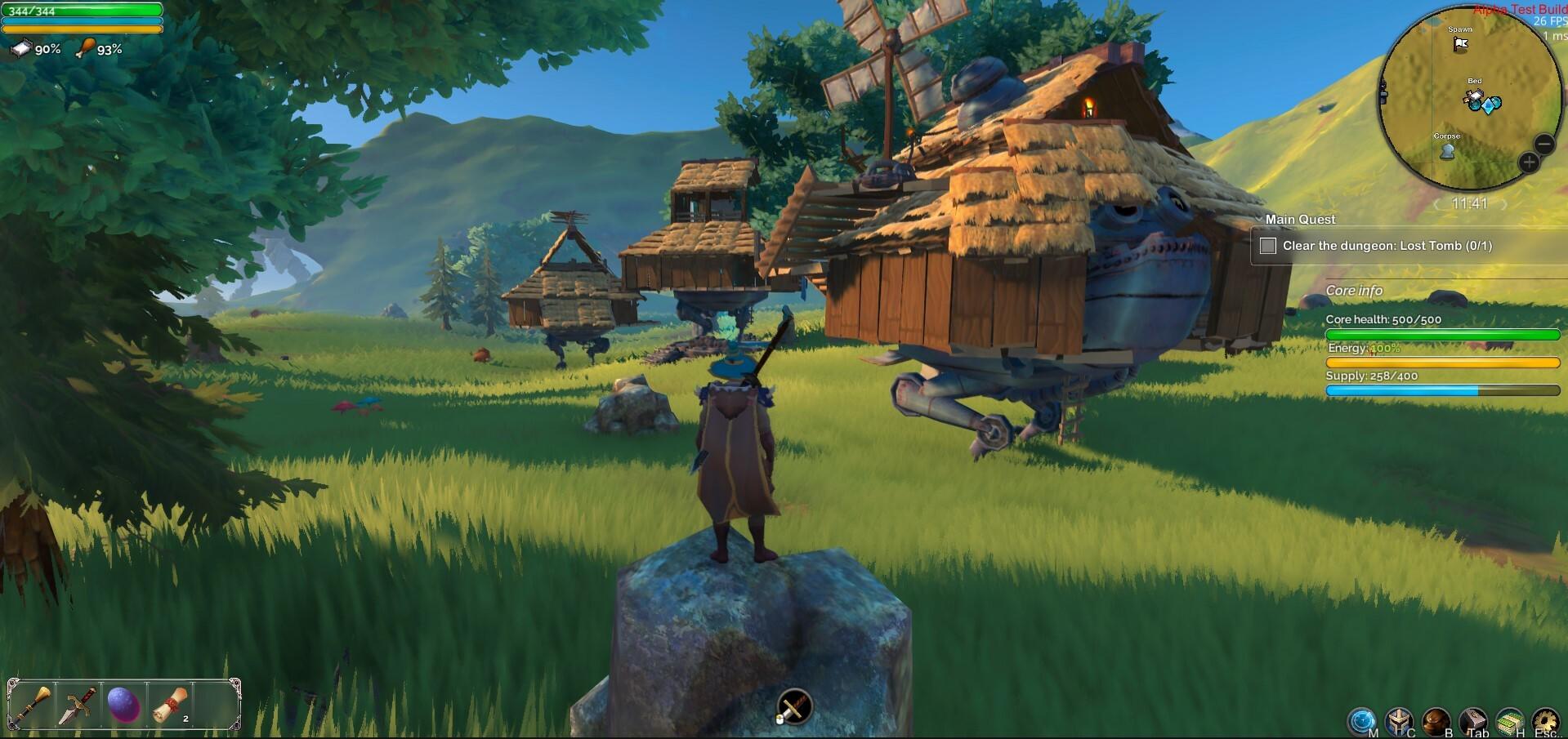This screenshot has height=739, width=1568.
Task: Click the Bed icon on the minimap
Action: (x=1473, y=95)
